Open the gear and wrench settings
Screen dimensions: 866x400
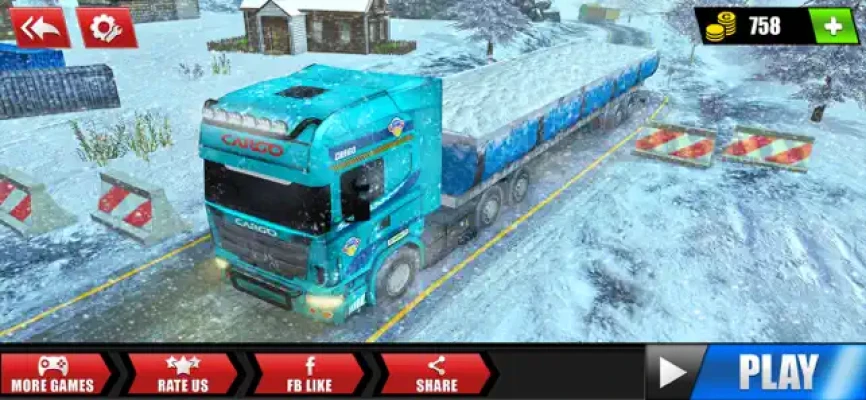tap(106, 27)
